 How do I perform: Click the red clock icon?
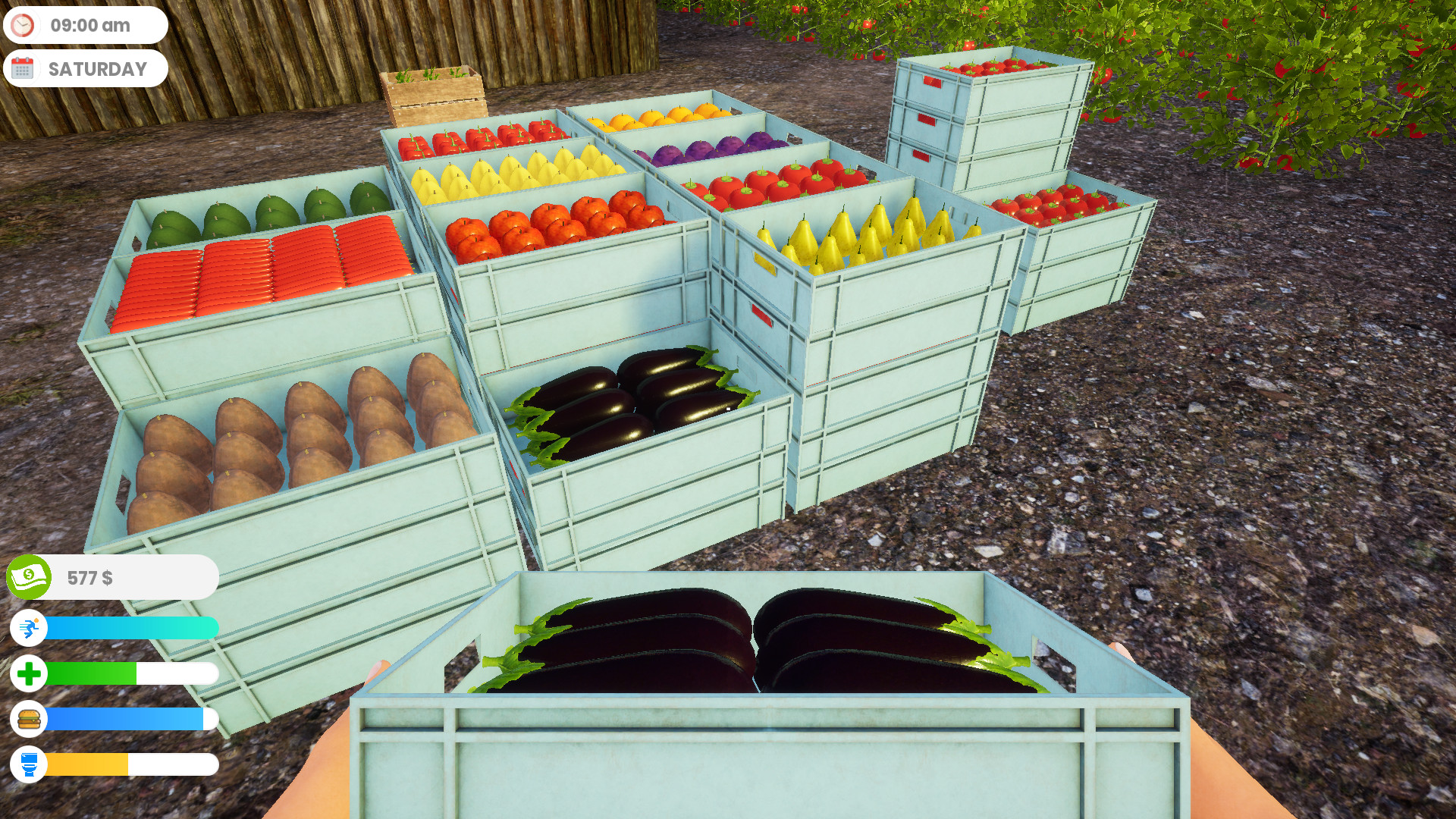23,24
